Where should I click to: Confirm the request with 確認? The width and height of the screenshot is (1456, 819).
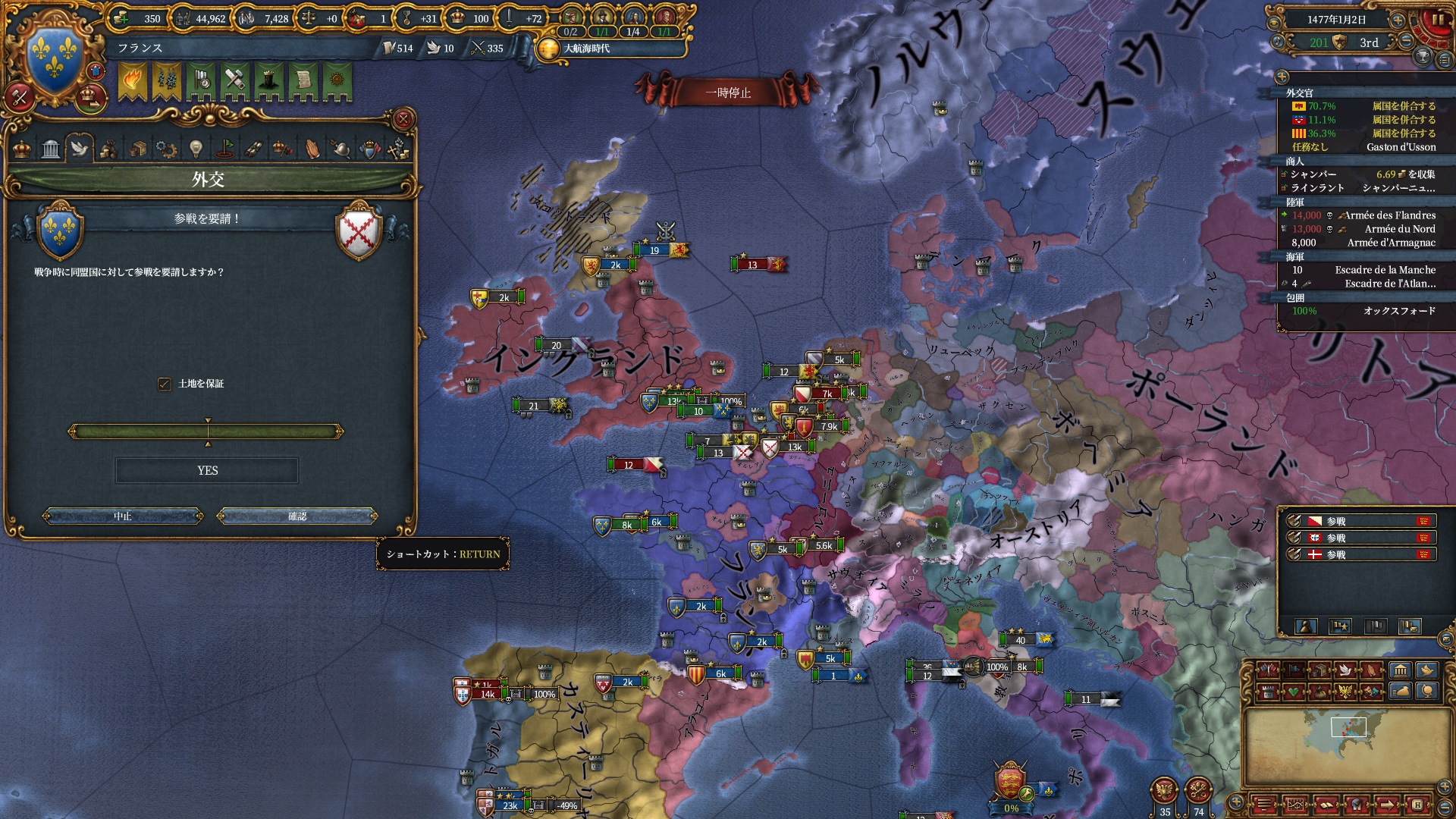pos(297,516)
